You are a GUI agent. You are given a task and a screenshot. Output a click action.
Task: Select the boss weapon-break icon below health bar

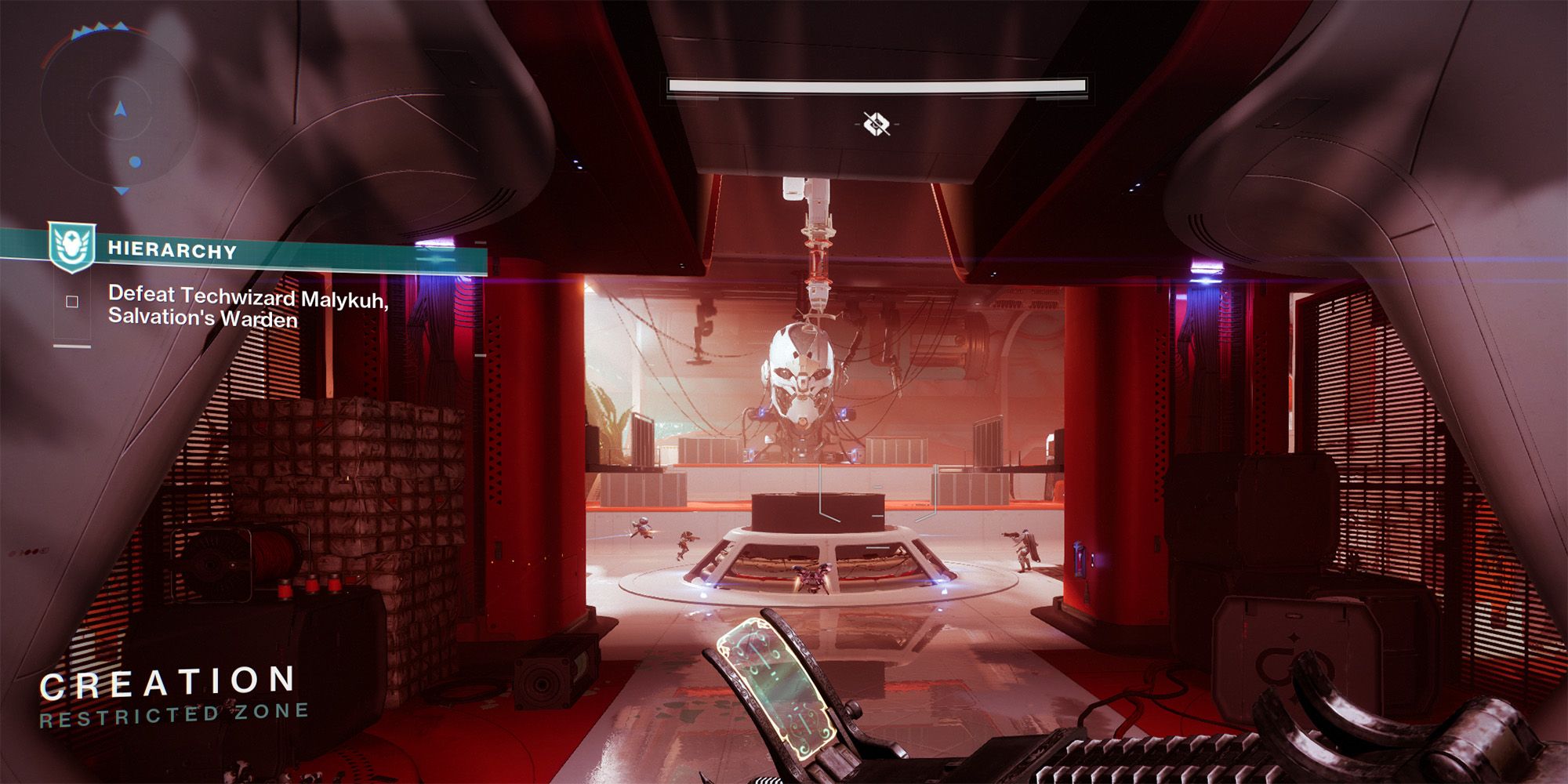pyautogui.click(x=878, y=123)
